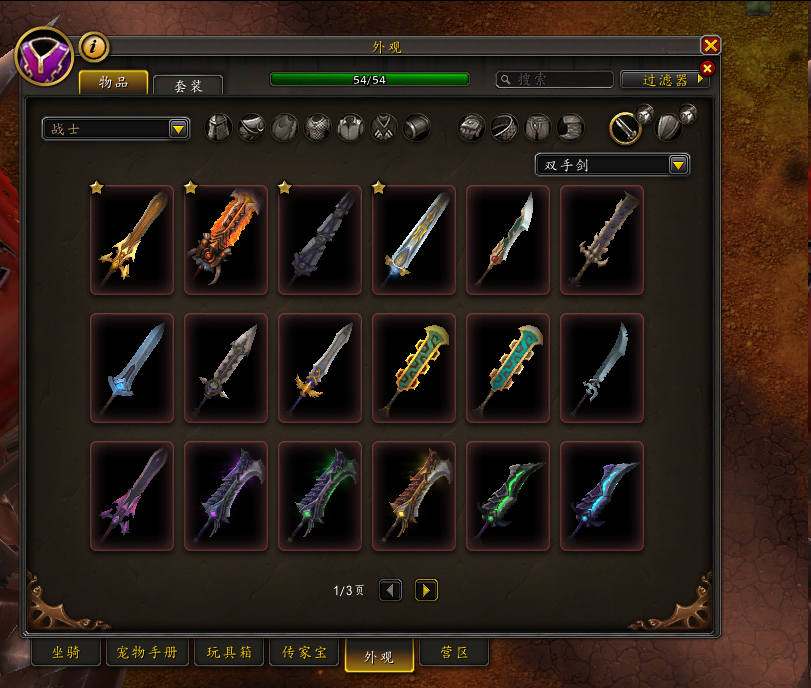Click the 搜索 search box
Screen dimensions: 811x688
(556, 80)
